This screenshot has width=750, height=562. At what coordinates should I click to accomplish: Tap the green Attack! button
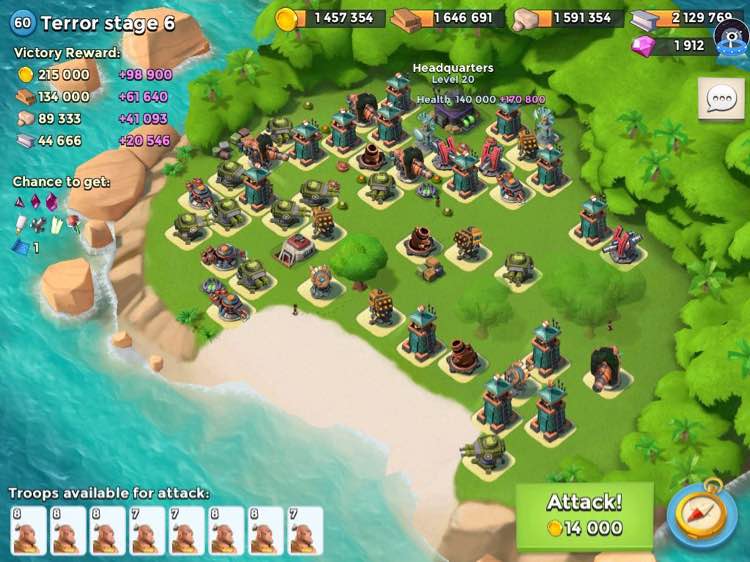point(584,515)
